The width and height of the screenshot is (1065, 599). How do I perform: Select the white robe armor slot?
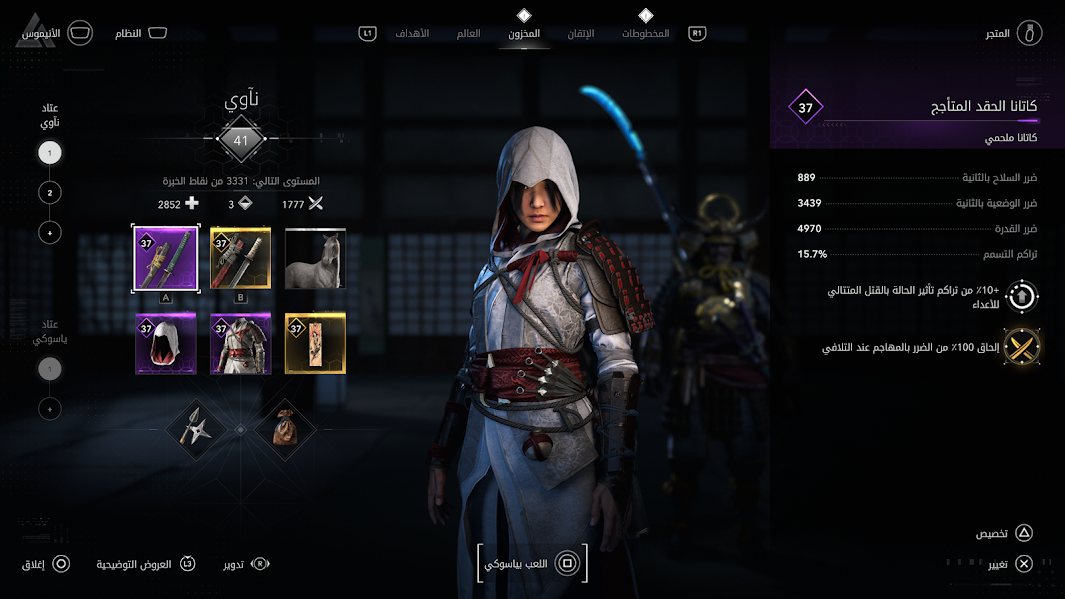point(241,343)
